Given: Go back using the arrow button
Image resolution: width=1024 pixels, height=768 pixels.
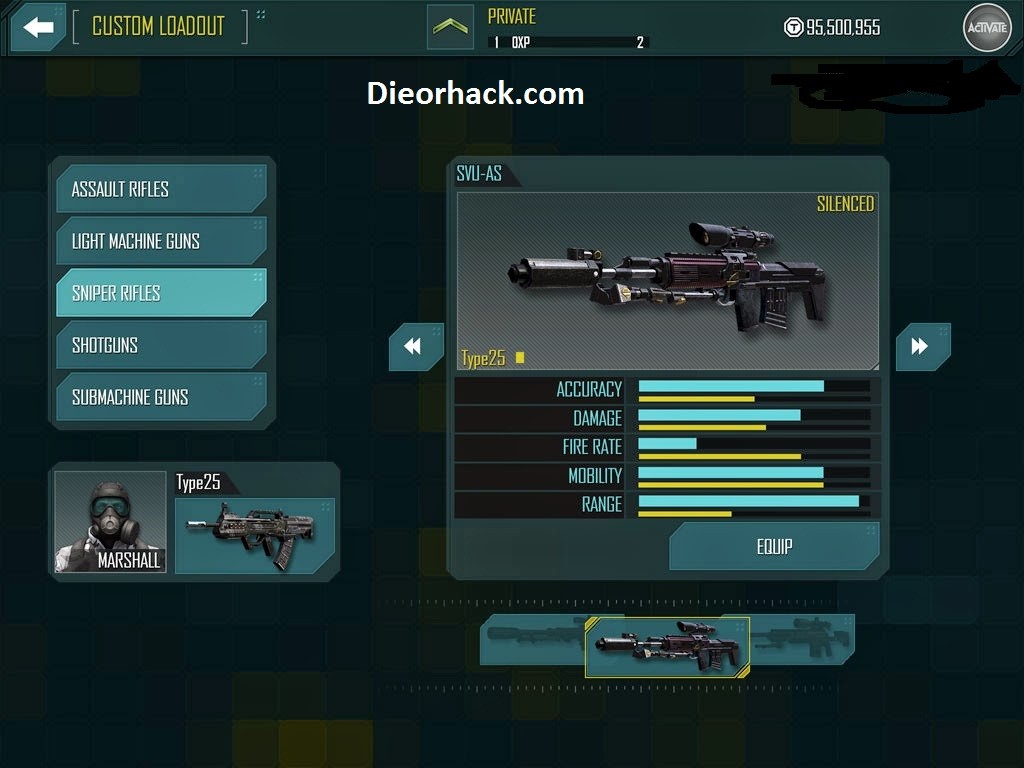Looking at the screenshot, I should [38, 27].
